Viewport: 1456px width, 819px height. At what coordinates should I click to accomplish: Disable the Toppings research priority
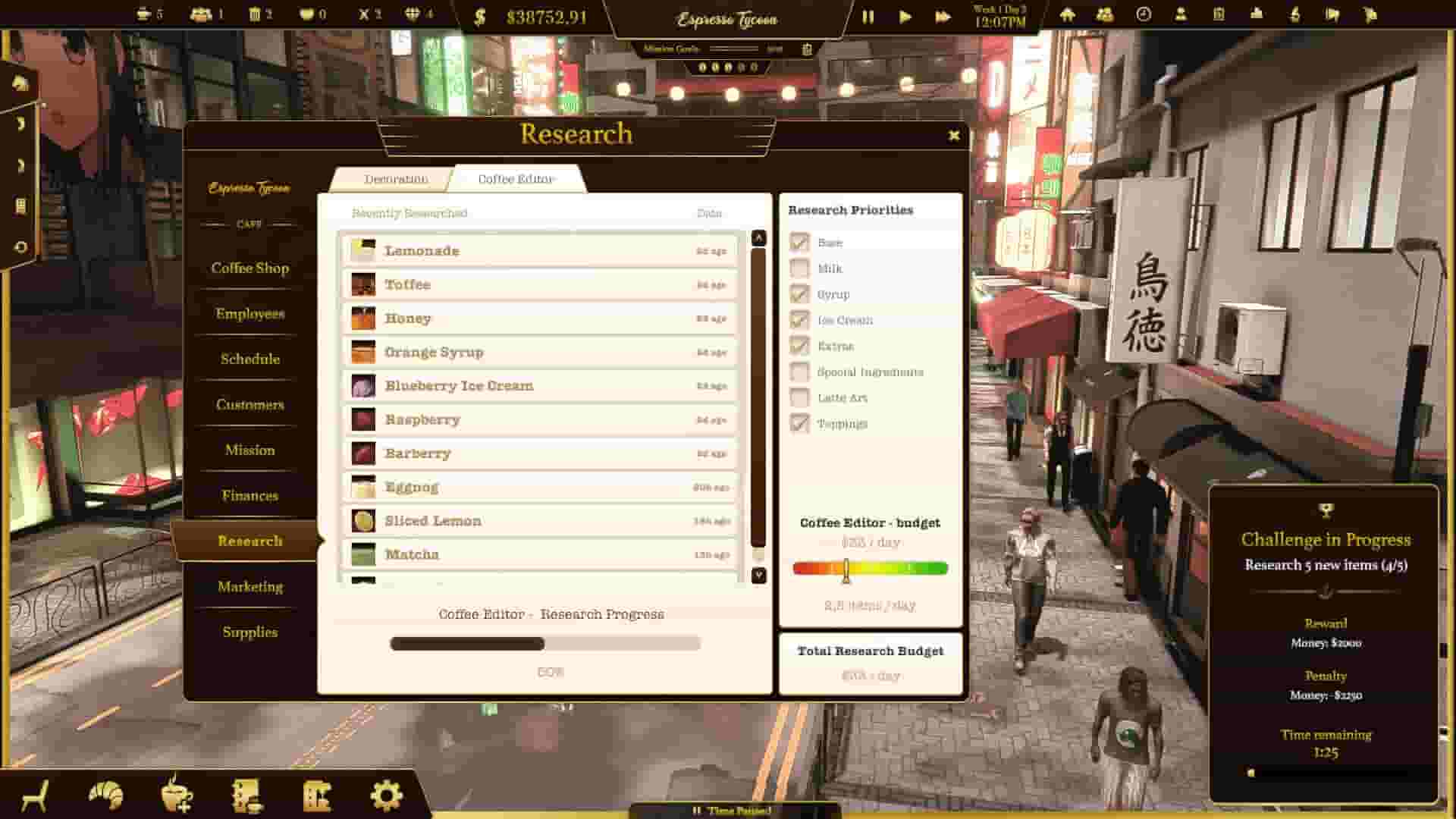click(x=799, y=423)
